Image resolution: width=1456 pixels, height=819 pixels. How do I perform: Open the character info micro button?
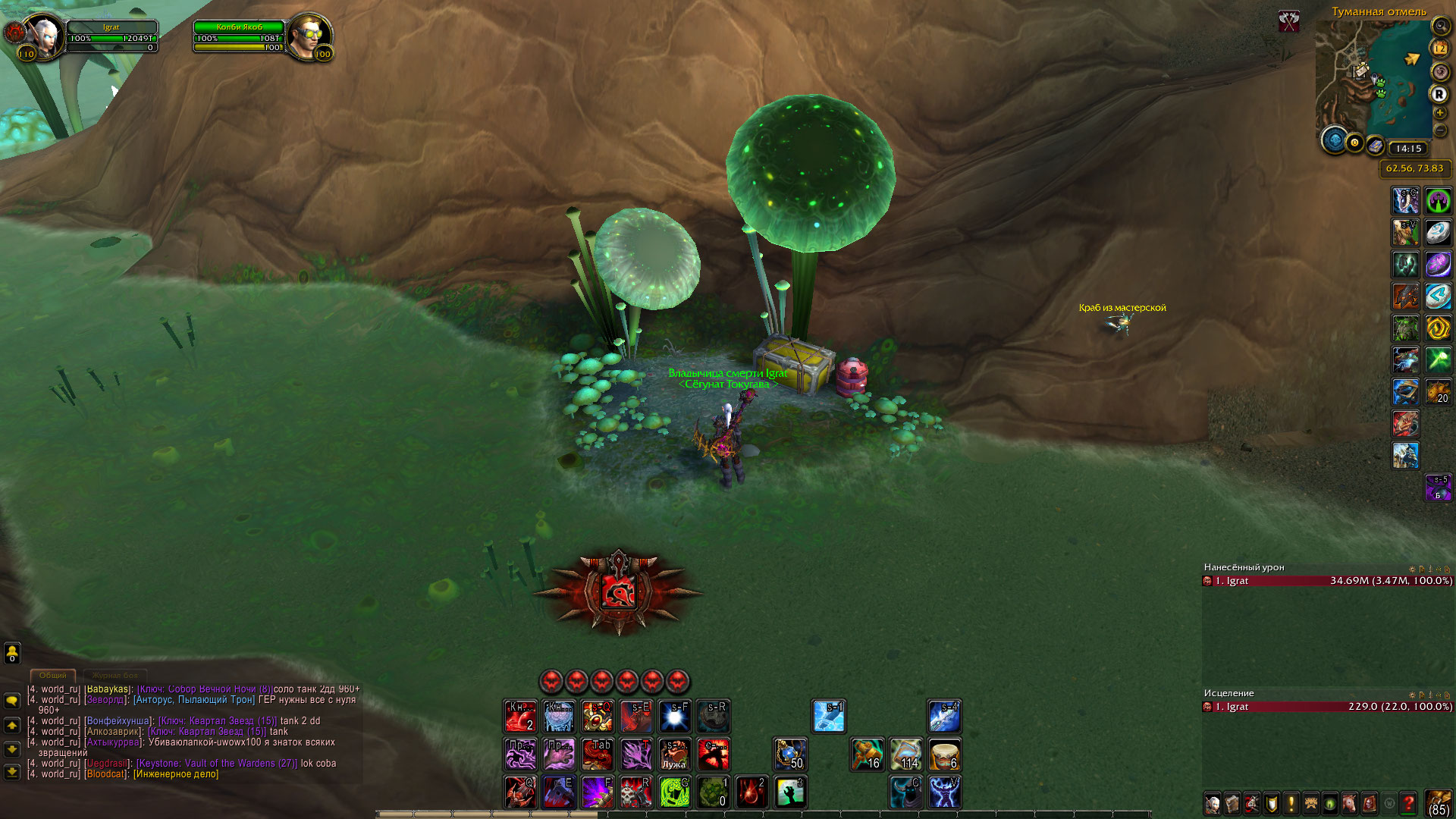(1213, 802)
